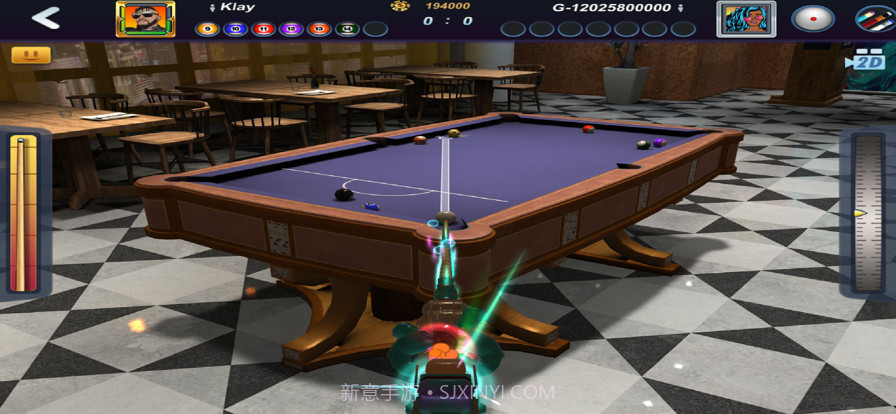Switch to the 2D table view
The height and width of the screenshot is (414, 896).
tap(866, 60)
